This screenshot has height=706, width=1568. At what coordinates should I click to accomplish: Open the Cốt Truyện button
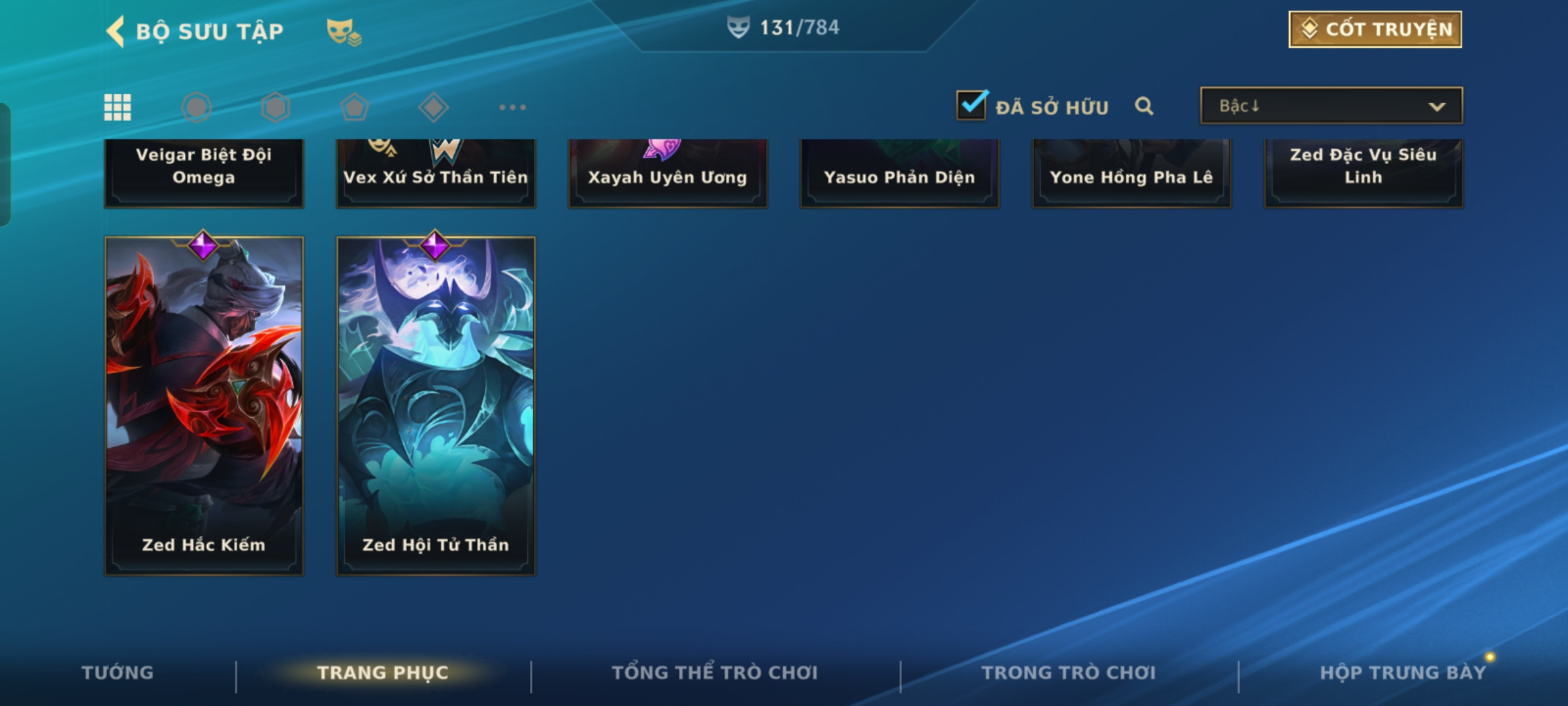[x=1375, y=29]
